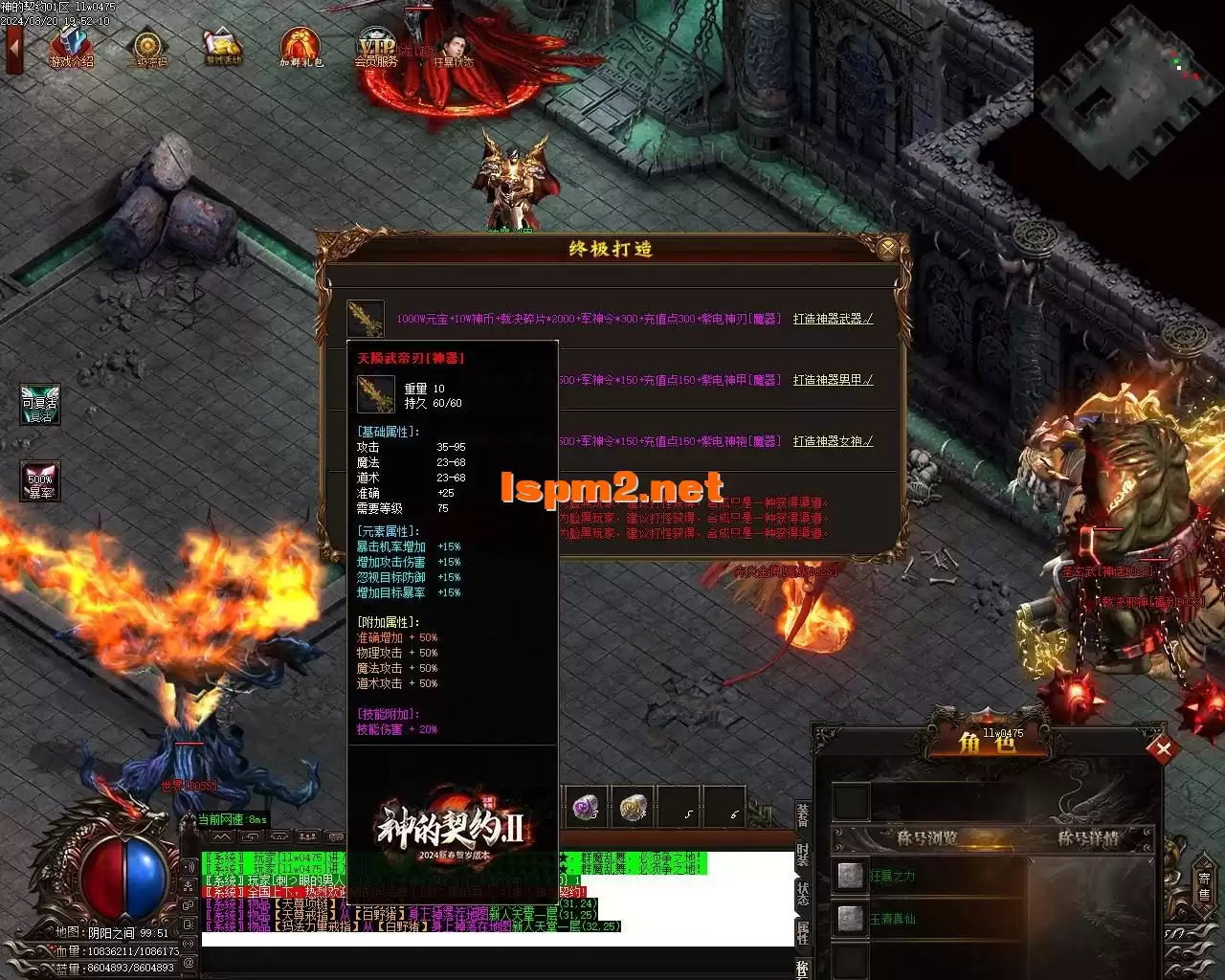
Task: Click the 打造神器男甲 link
Action: (832, 380)
